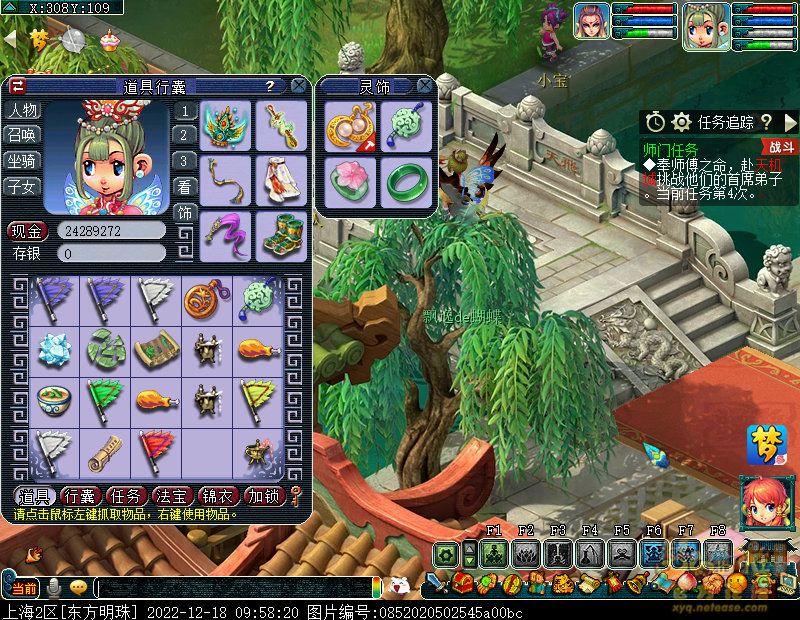Show the 子女 children tab
The image size is (800, 620).
point(23,186)
